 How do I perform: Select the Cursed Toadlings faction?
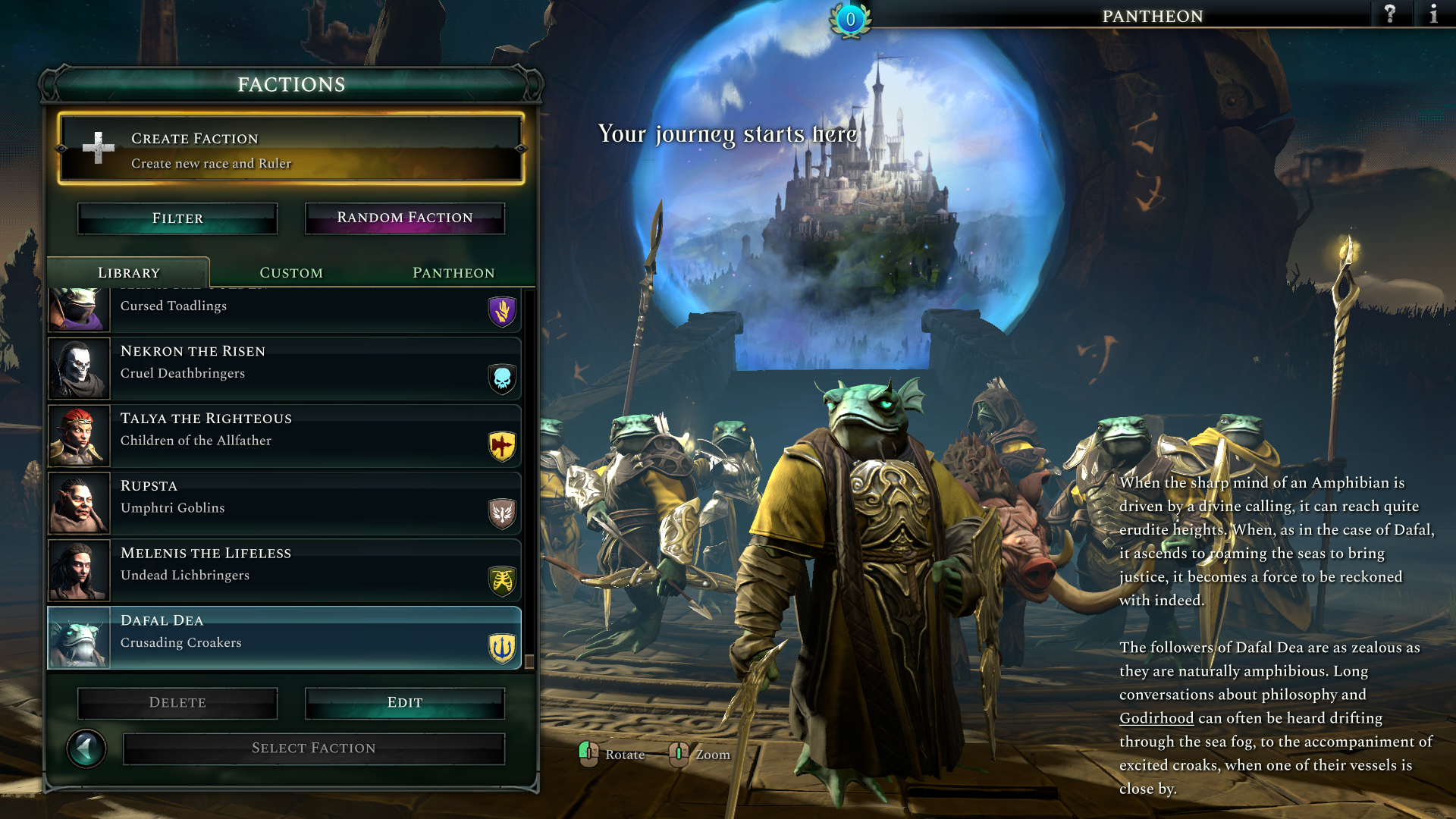(x=284, y=309)
